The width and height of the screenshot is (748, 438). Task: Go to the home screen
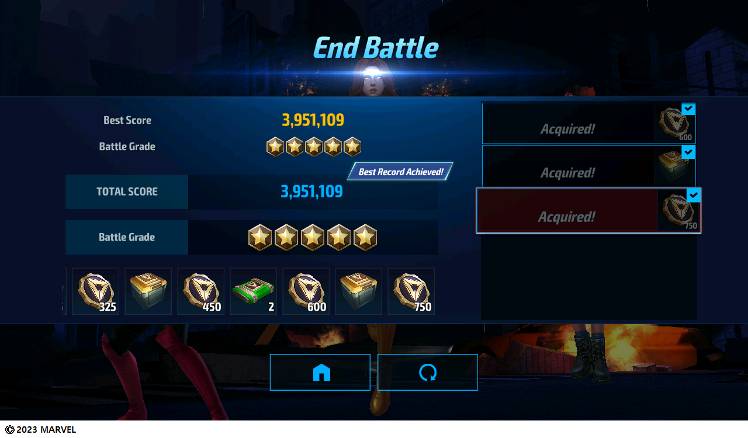(320, 372)
